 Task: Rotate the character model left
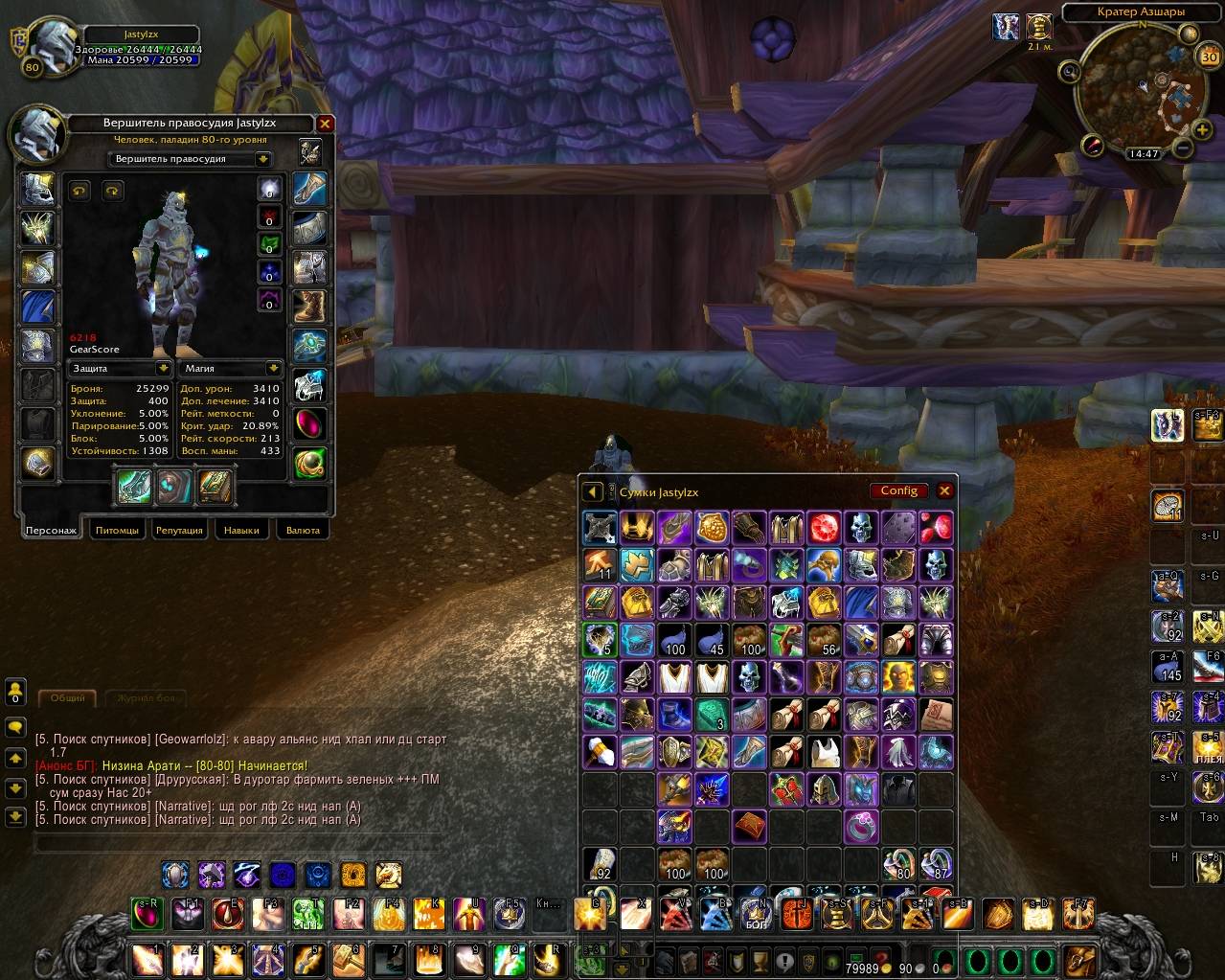pyautogui.click(x=79, y=191)
